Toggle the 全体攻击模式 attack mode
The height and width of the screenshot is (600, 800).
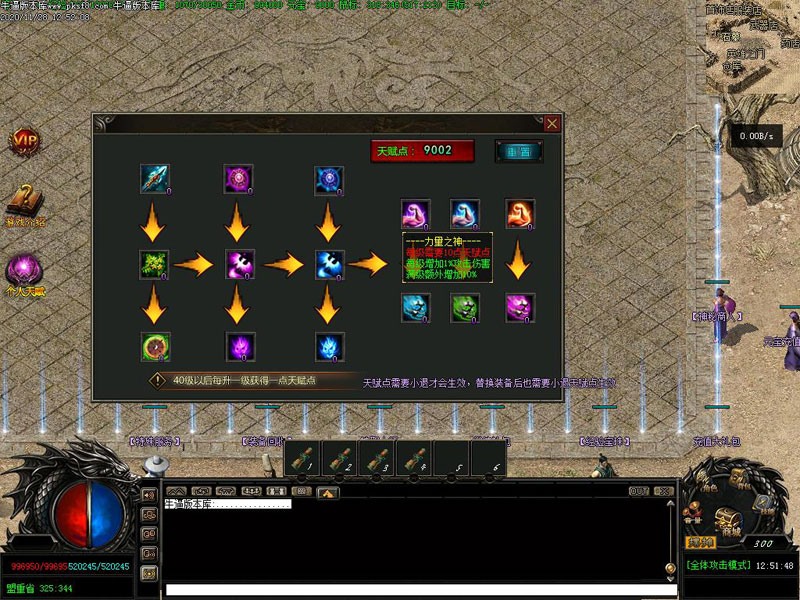720,566
